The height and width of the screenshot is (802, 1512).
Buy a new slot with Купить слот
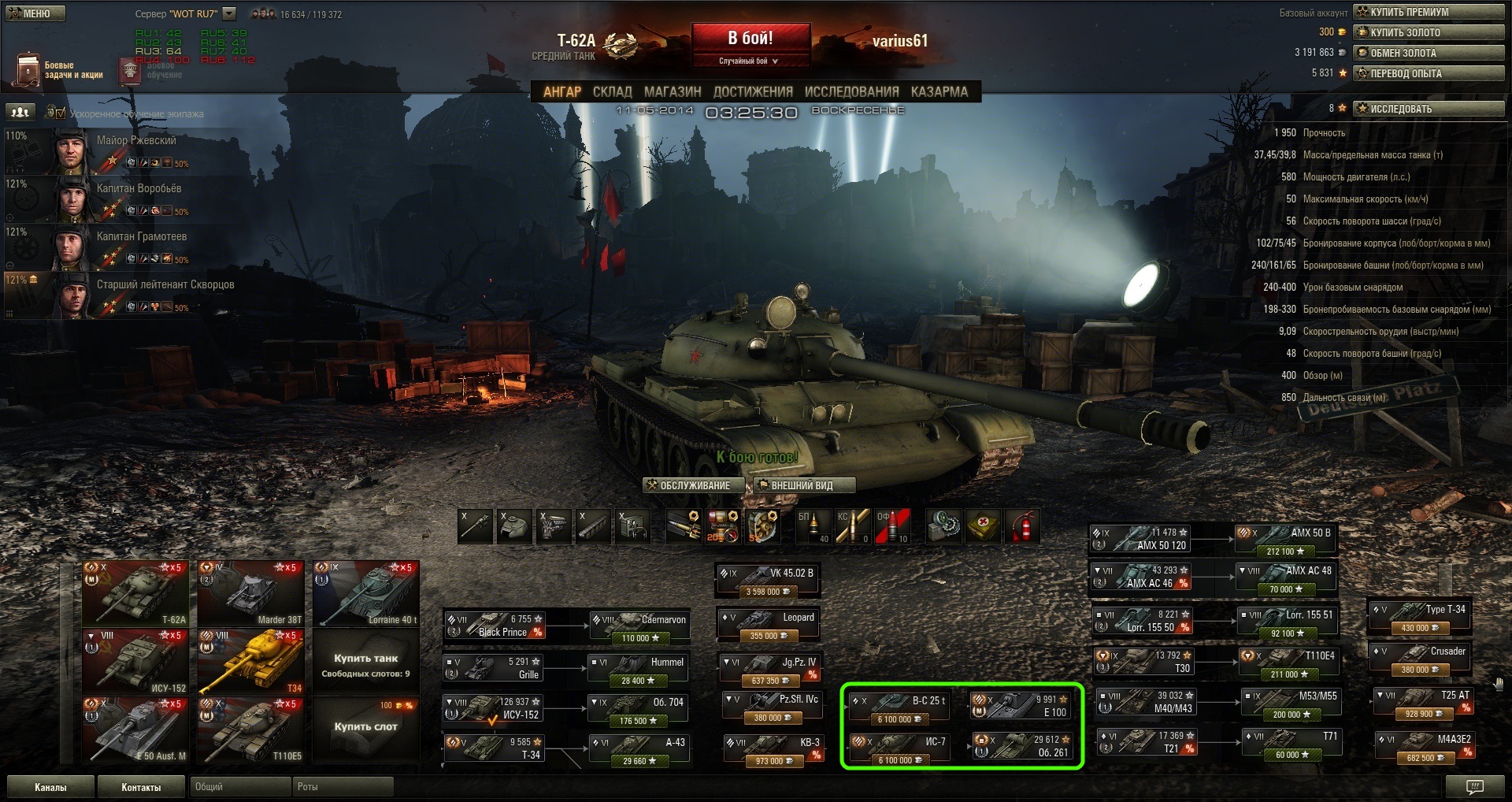(365, 726)
